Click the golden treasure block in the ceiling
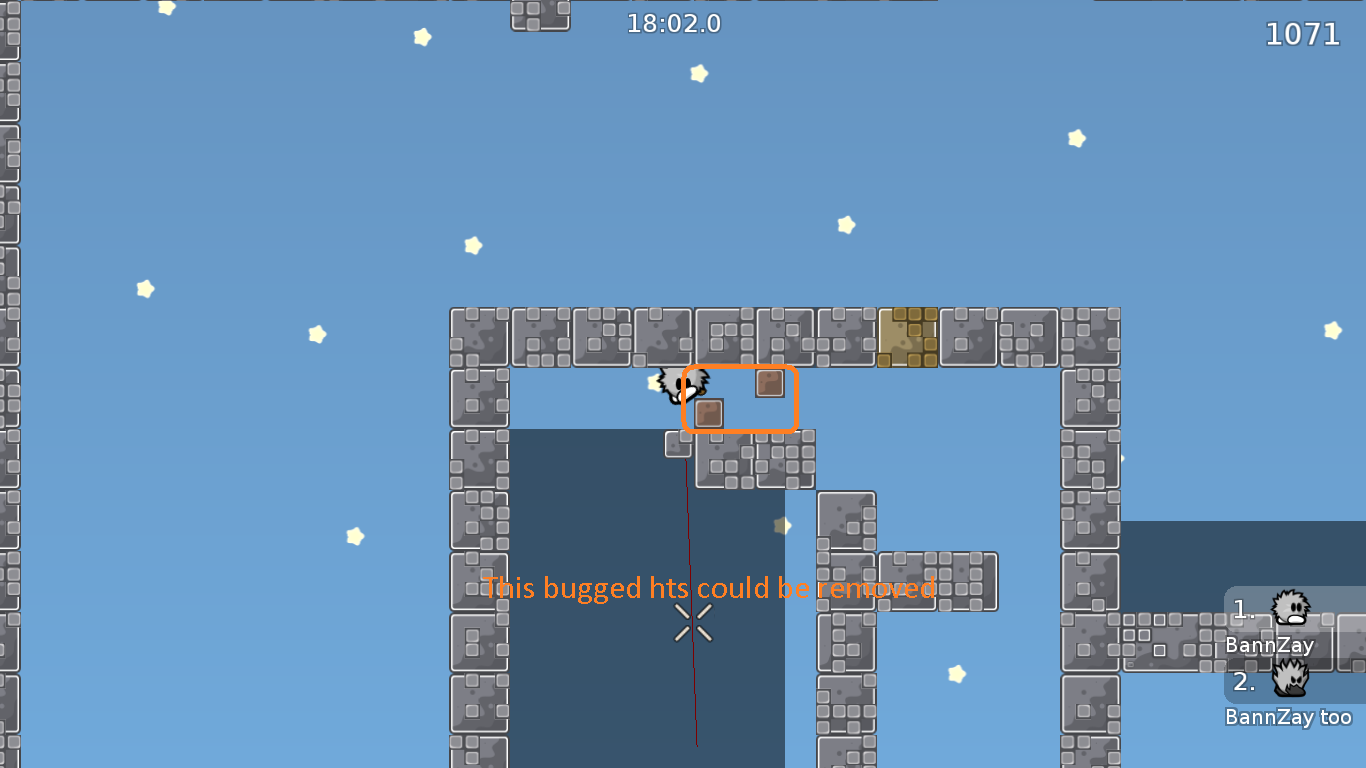 click(x=908, y=337)
